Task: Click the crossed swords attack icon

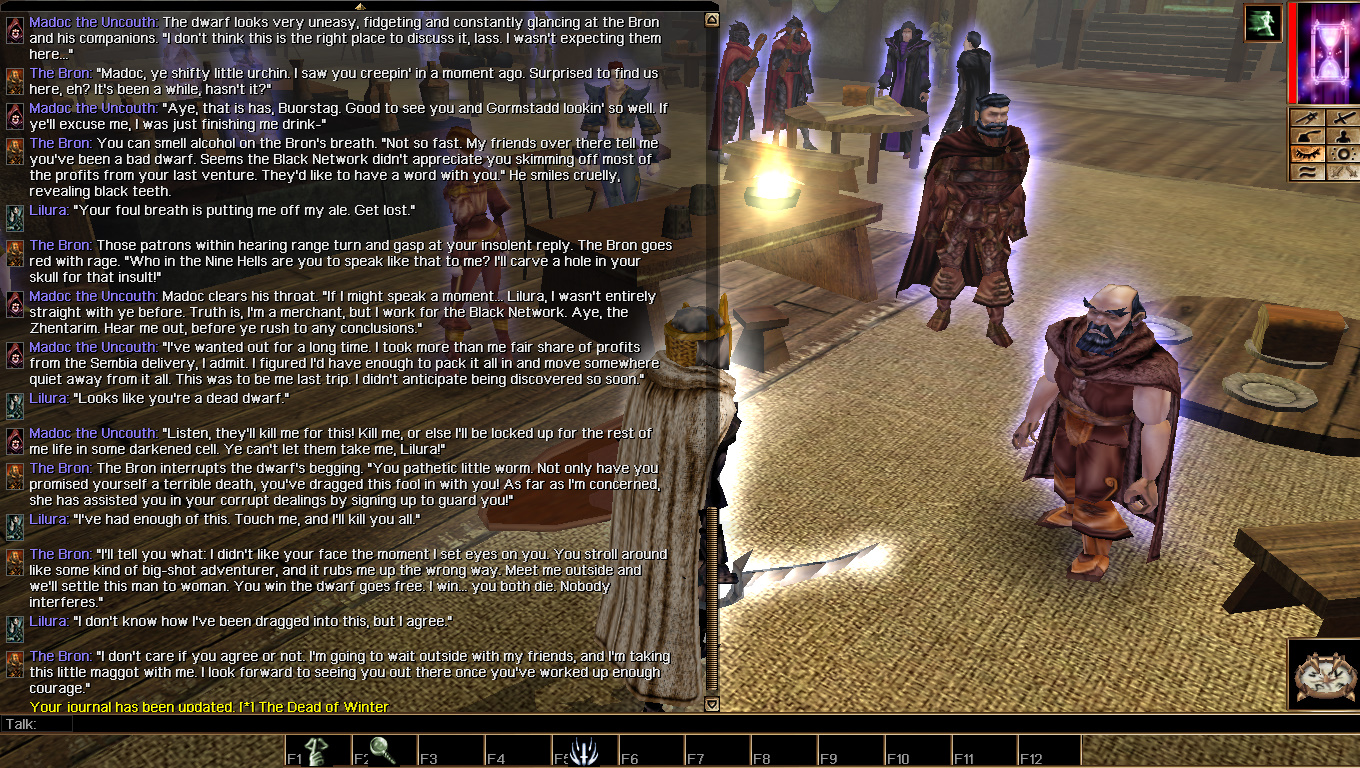Action: click(x=1344, y=118)
